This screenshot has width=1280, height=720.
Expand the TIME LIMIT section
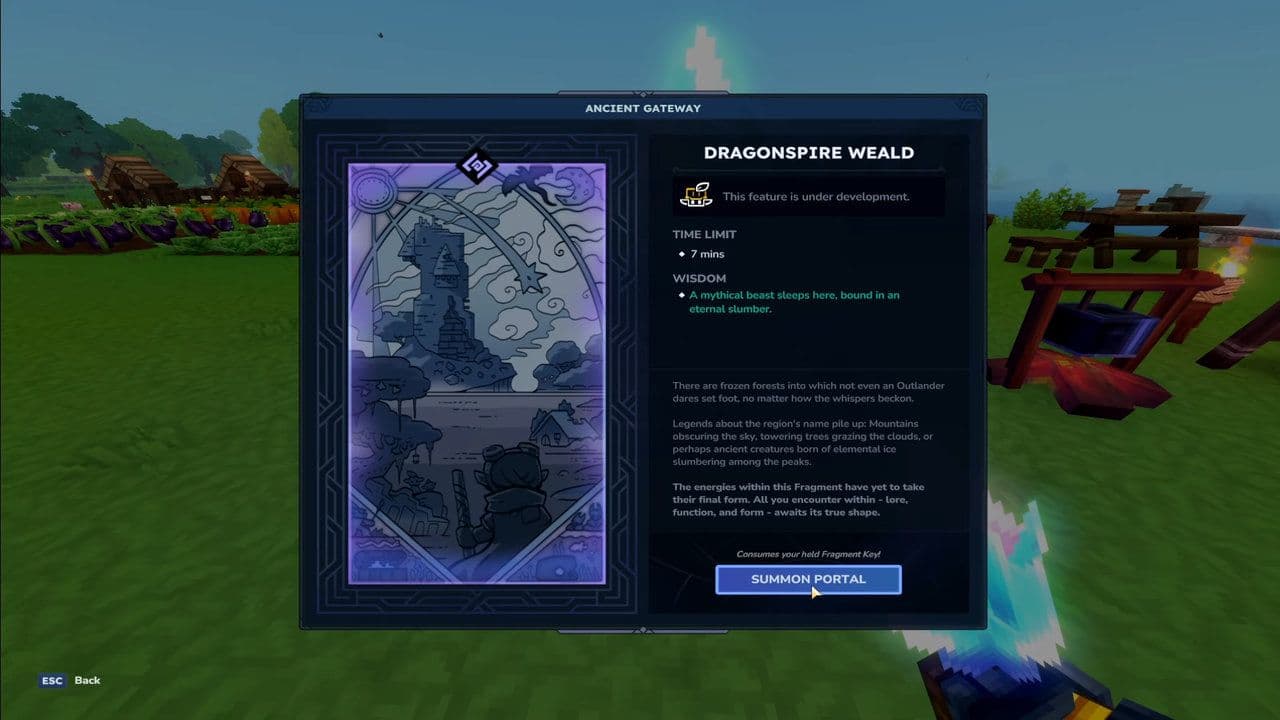(707, 234)
